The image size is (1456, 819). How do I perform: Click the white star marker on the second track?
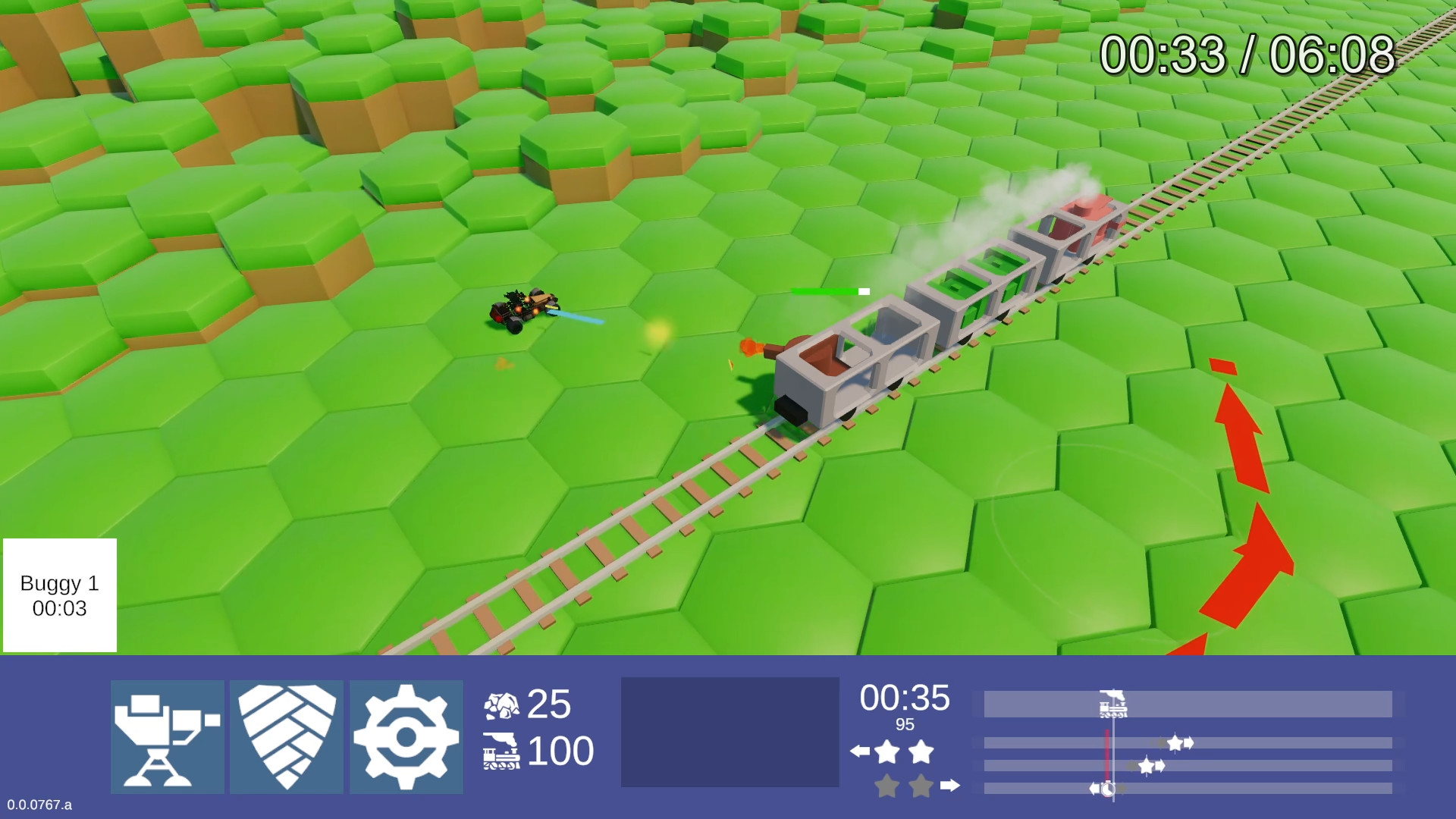point(1175,743)
